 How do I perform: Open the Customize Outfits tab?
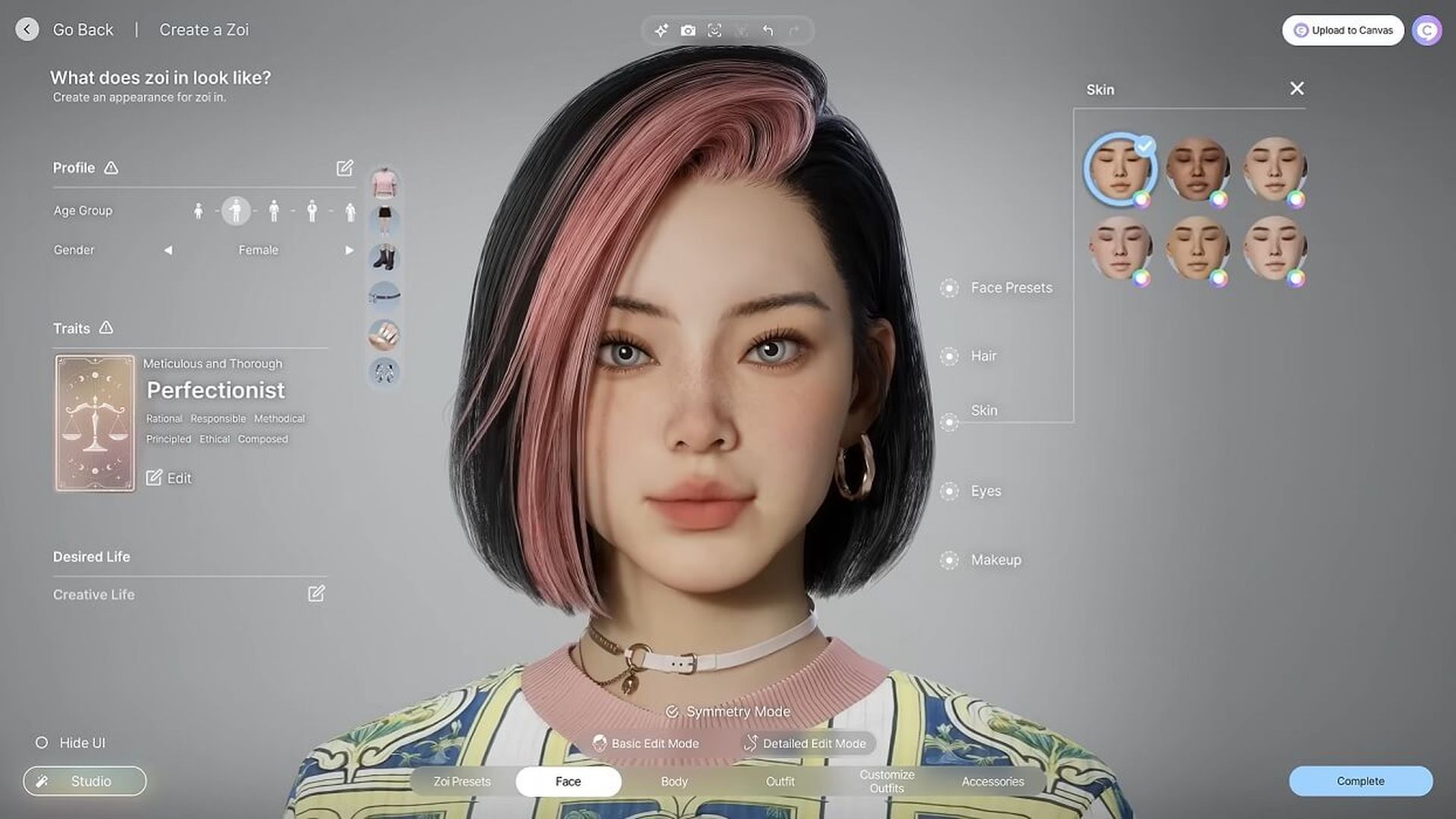(886, 782)
